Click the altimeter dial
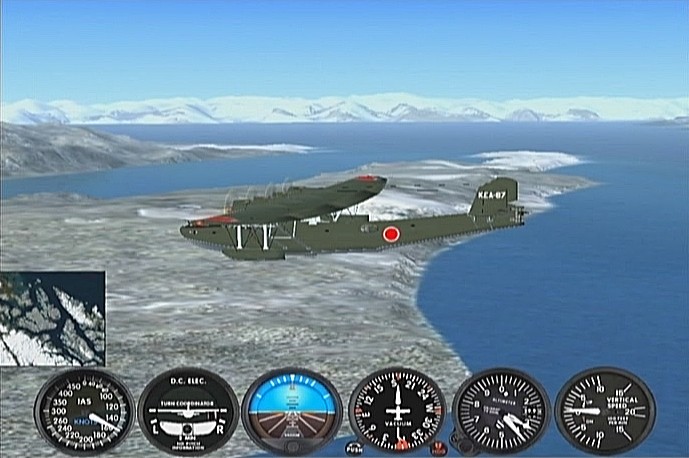This screenshot has height=458, width=689. pyautogui.click(x=501, y=411)
